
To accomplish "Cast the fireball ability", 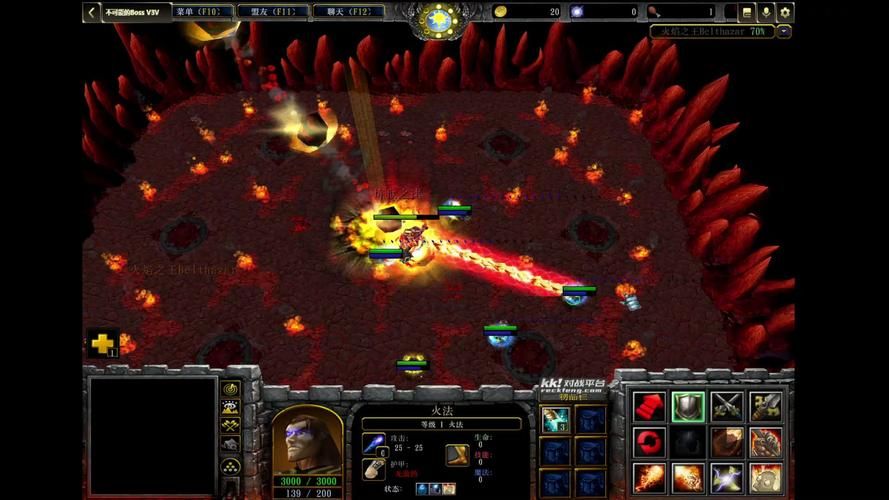I will click(649, 478).
